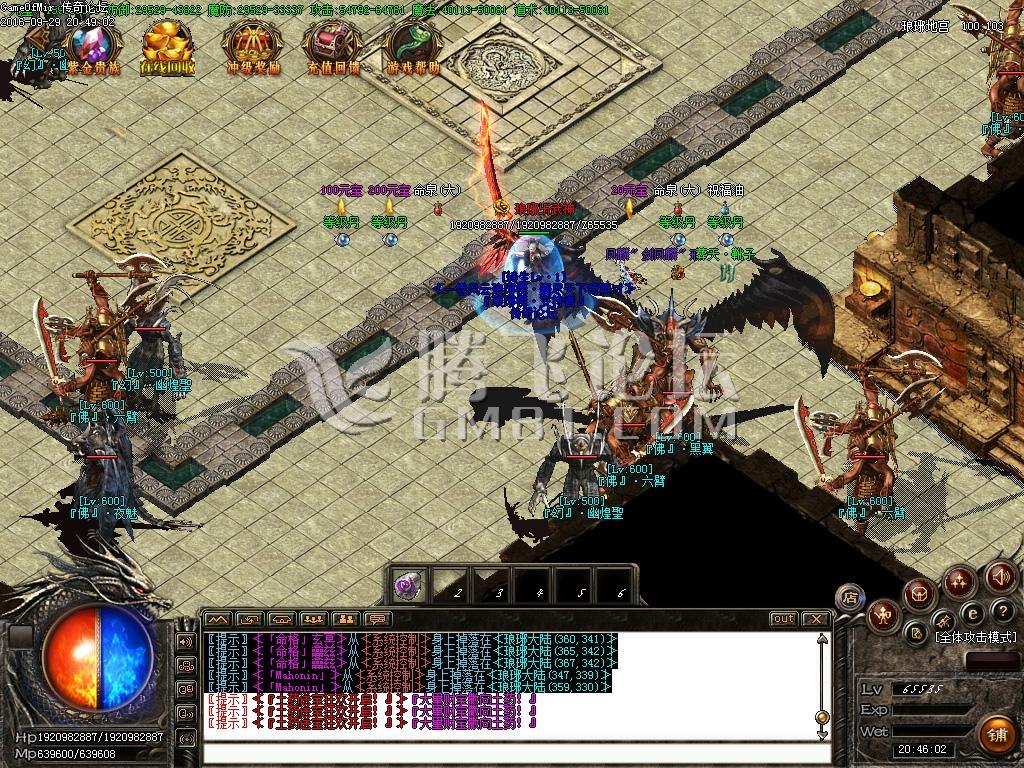Open the 在线回收 gold ingots icon
Viewport: 1024px width, 768px height.
click(168, 43)
